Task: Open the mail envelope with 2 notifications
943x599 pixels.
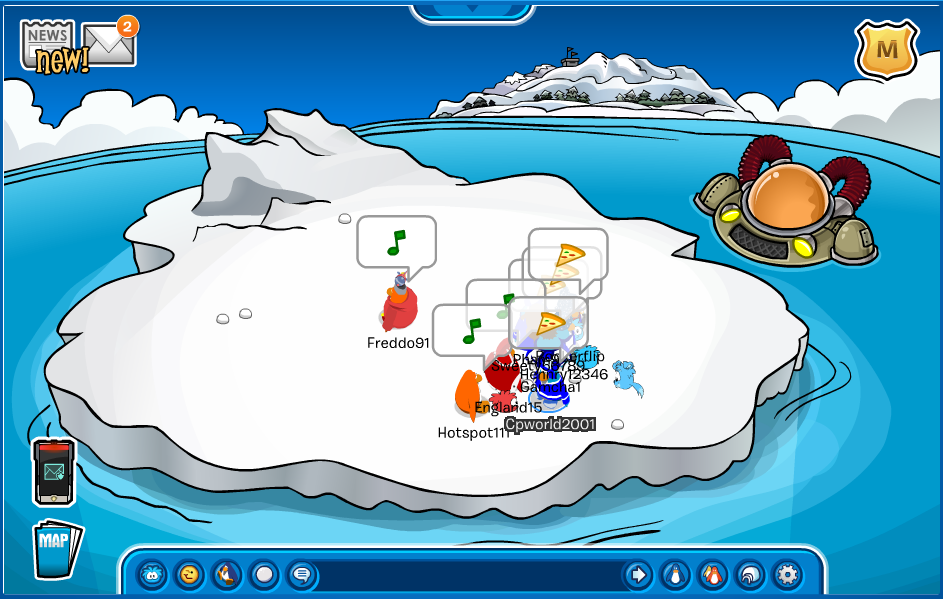Action: coord(109,43)
